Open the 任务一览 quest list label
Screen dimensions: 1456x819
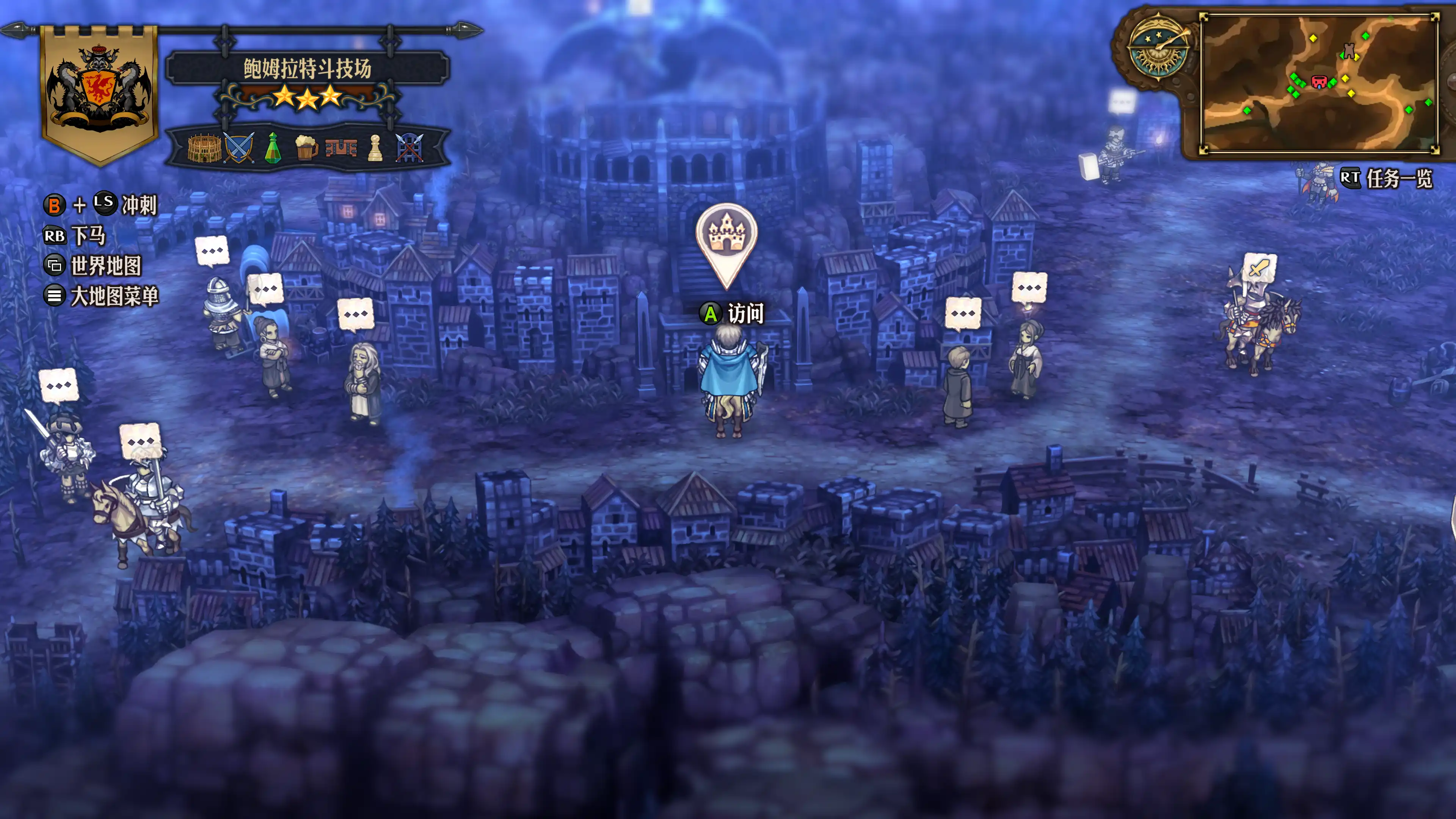pyautogui.click(x=1399, y=179)
